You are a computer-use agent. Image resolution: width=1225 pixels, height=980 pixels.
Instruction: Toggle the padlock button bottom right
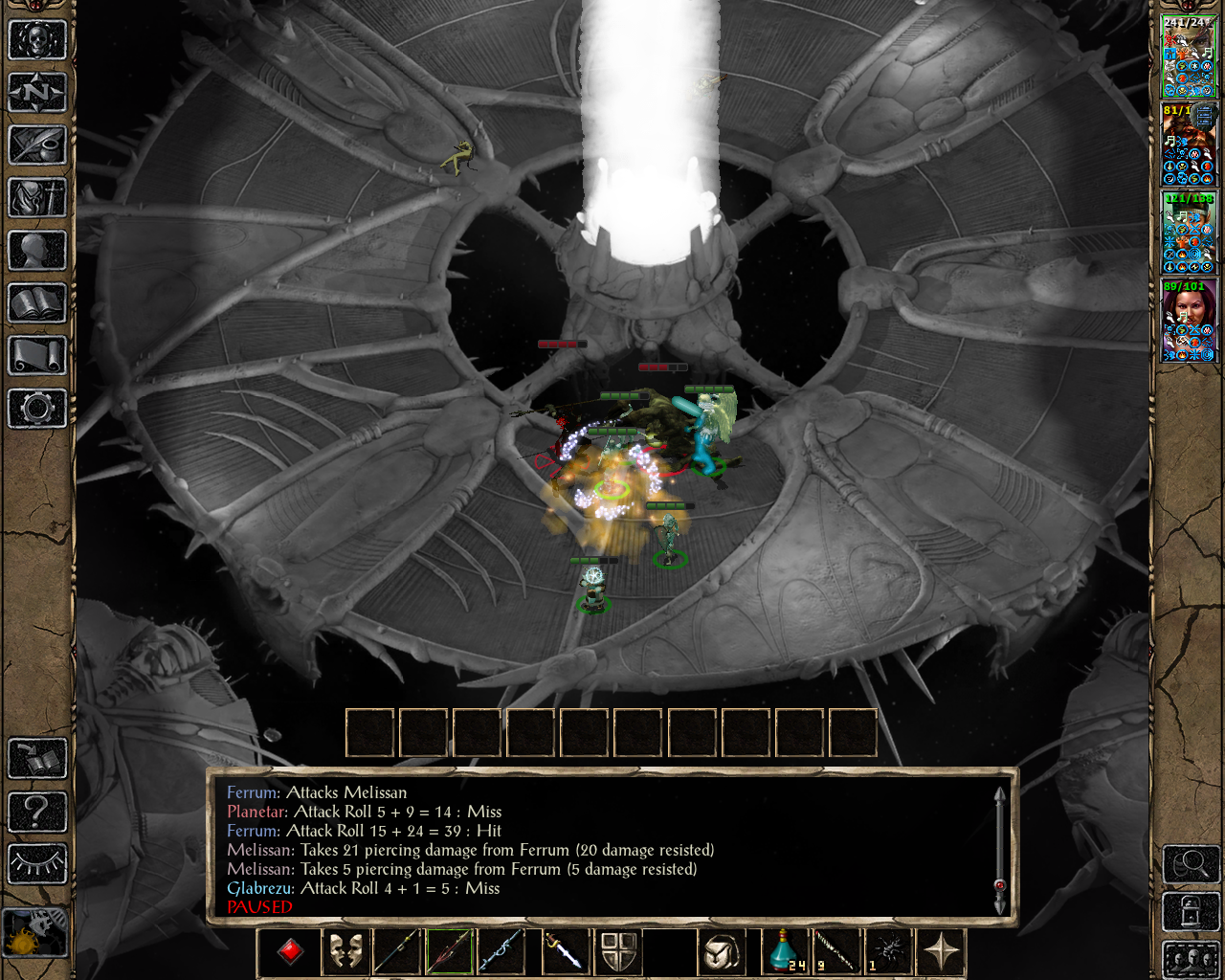click(x=1191, y=910)
